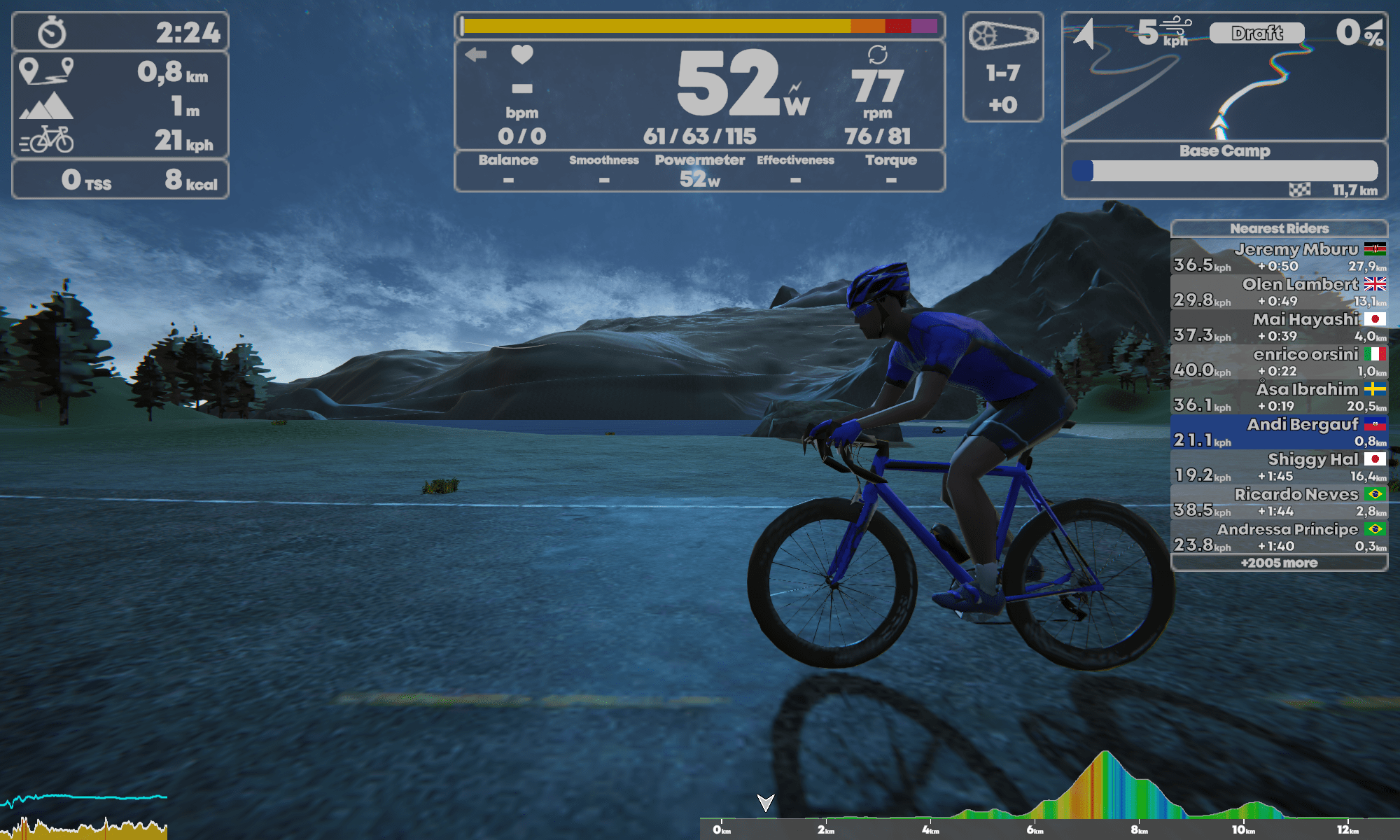The height and width of the screenshot is (840, 1400).
Task: Open the gear chainring panel
Action: [1003, 67]
